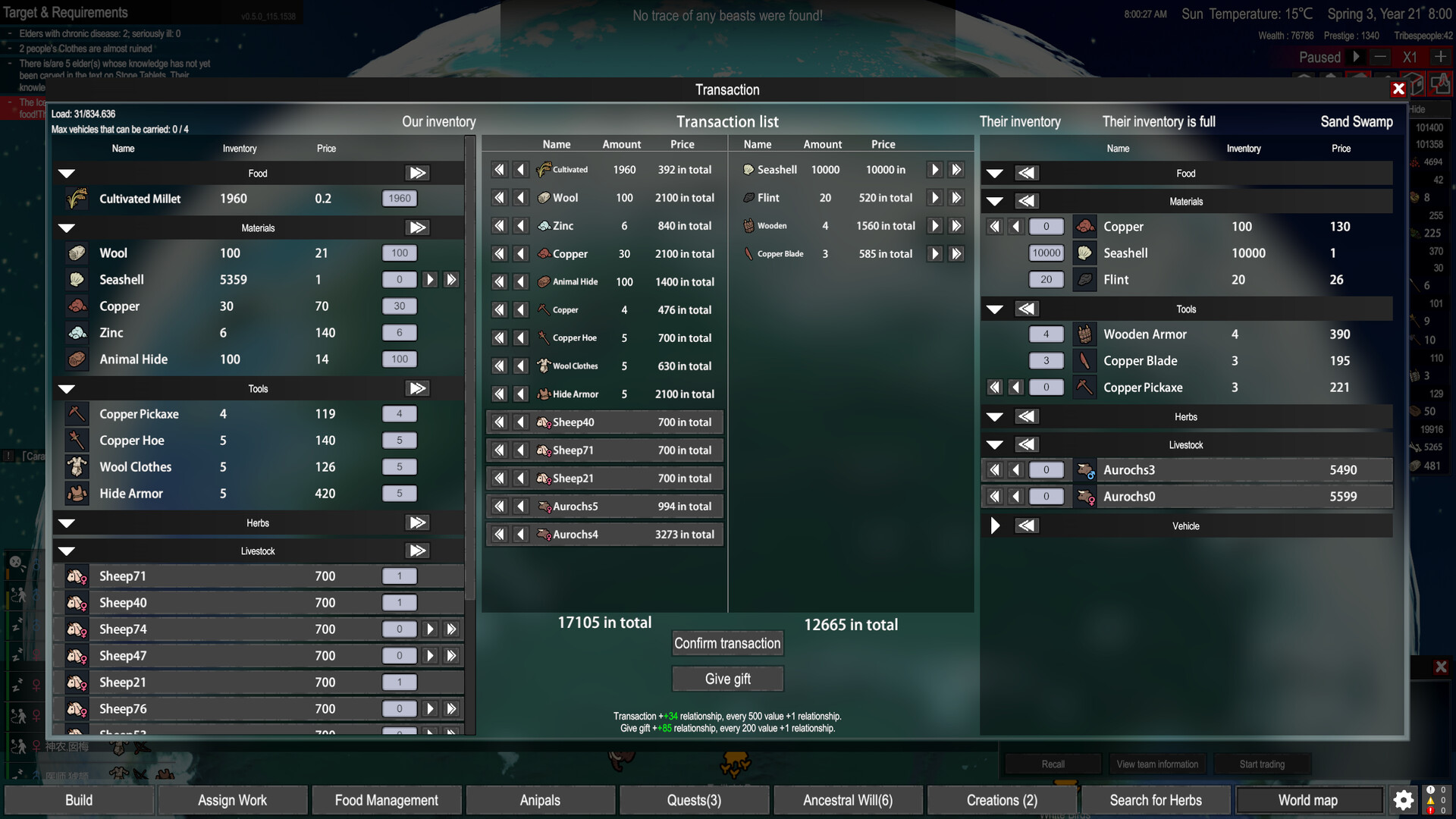Toggle the crossed-out box icon near top right

[x=1414, y=85]
